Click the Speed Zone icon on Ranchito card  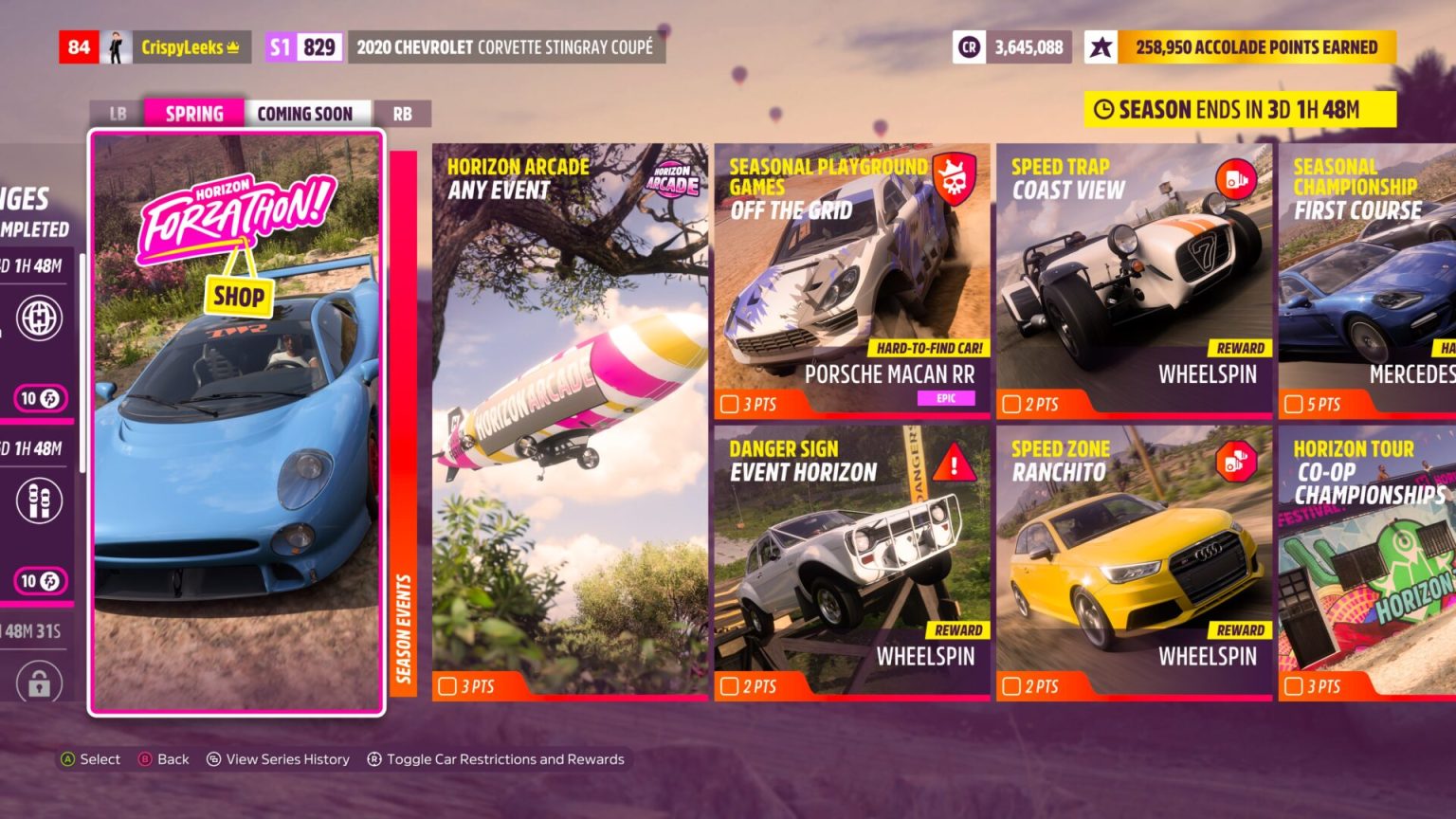[1234, 463]
